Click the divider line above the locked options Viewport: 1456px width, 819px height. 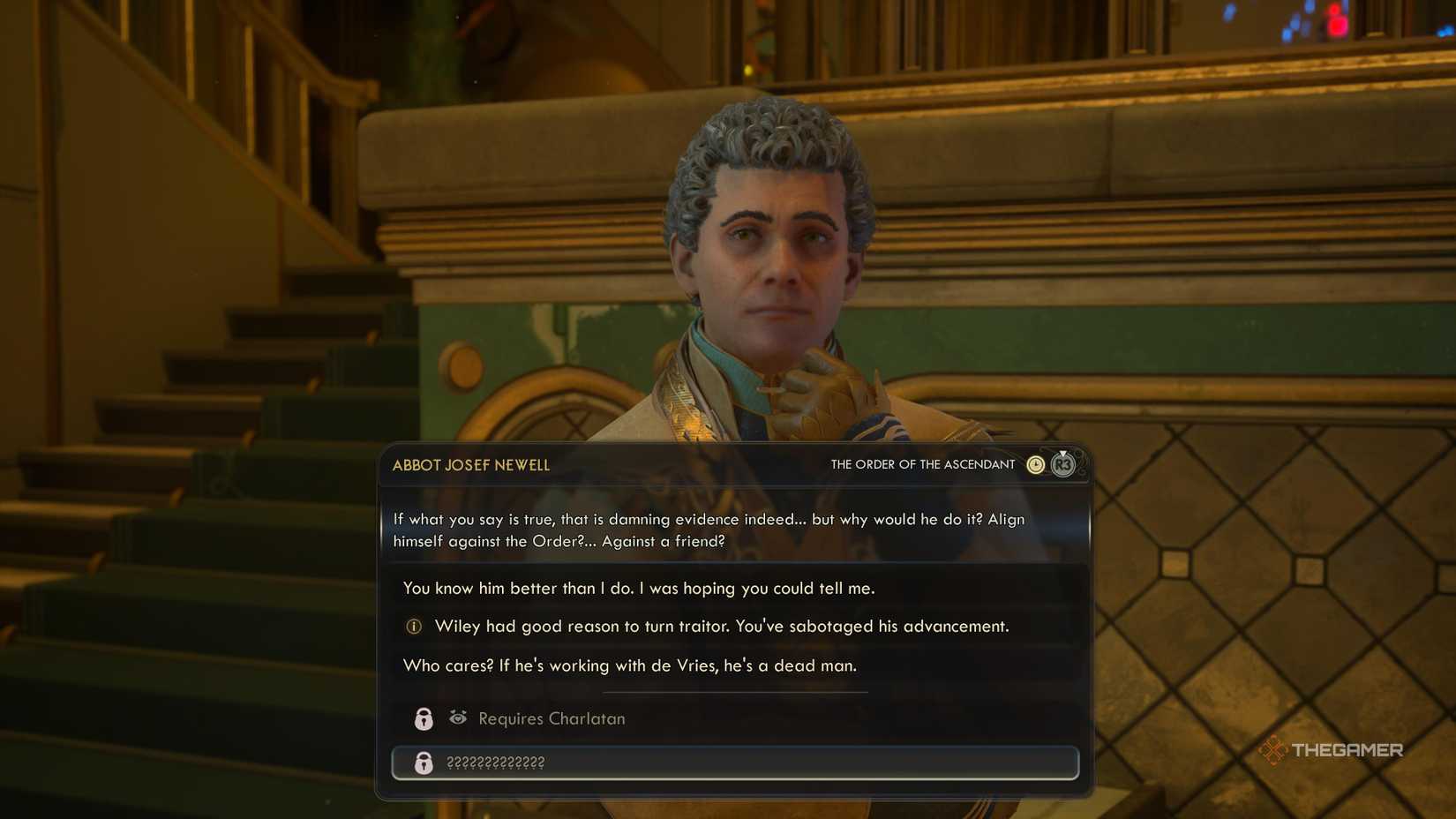[x=735, y=692]
